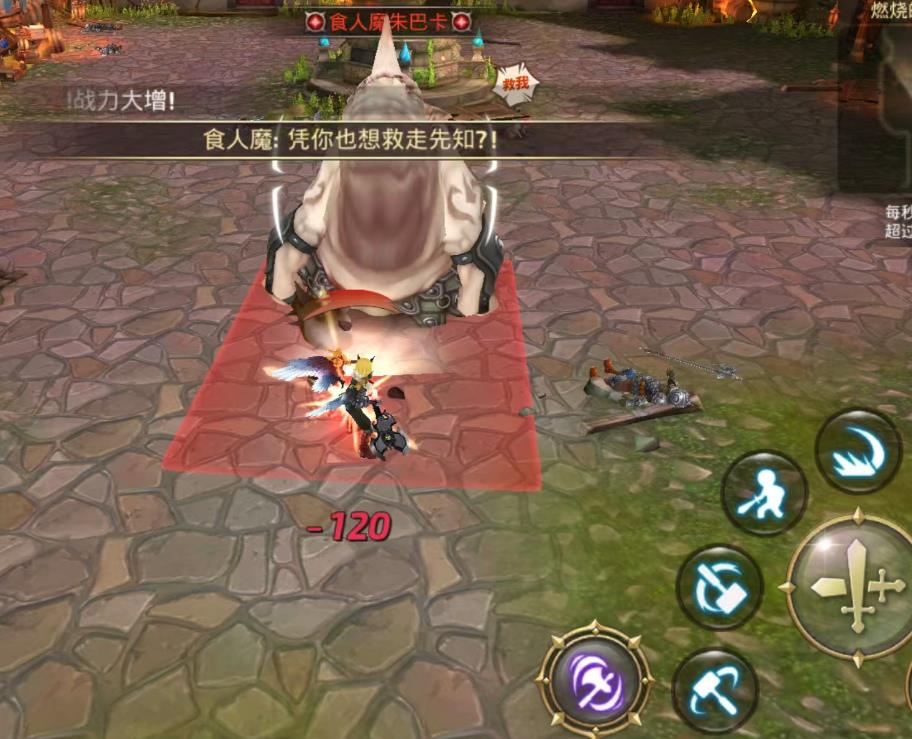Use the crescent slash wave skill

click(857, 450)
